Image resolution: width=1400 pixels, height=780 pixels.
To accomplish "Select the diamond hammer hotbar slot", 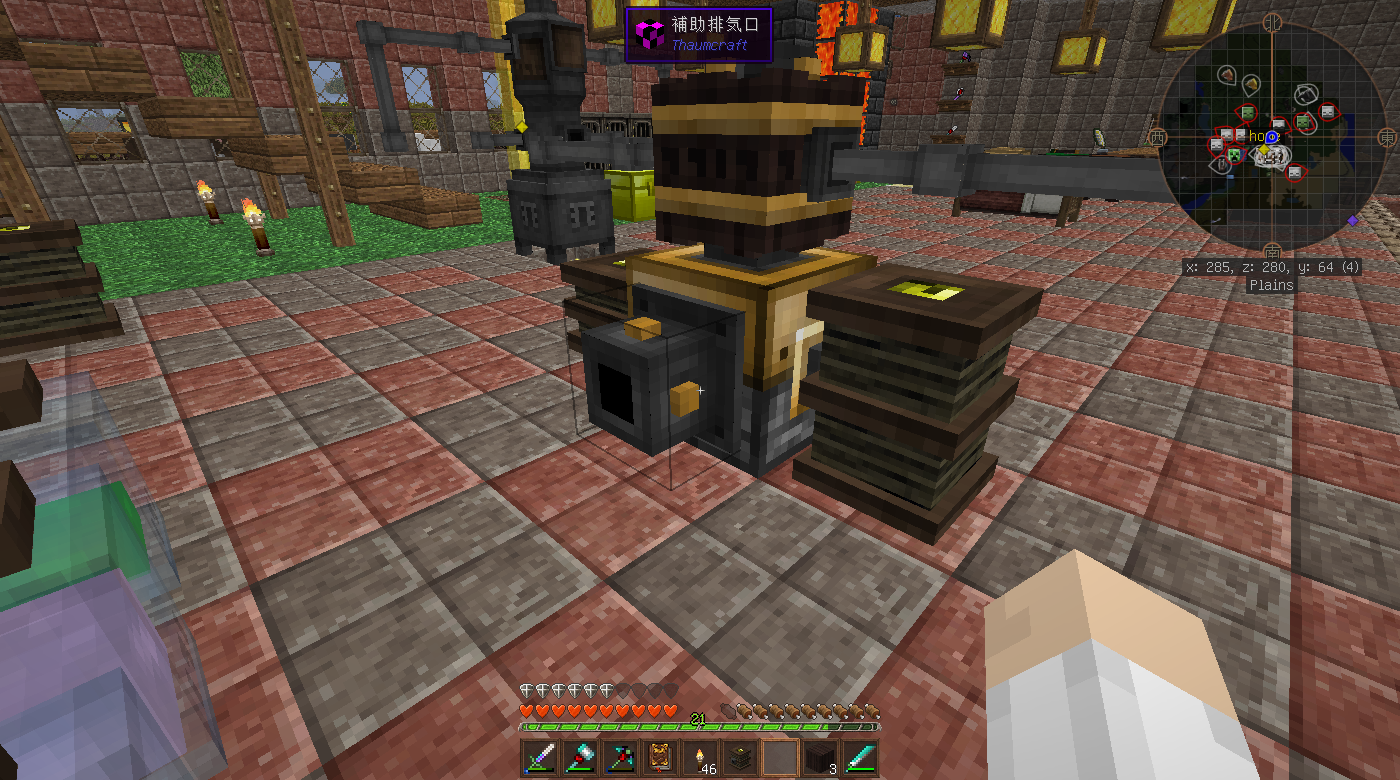I will point(579,758).
